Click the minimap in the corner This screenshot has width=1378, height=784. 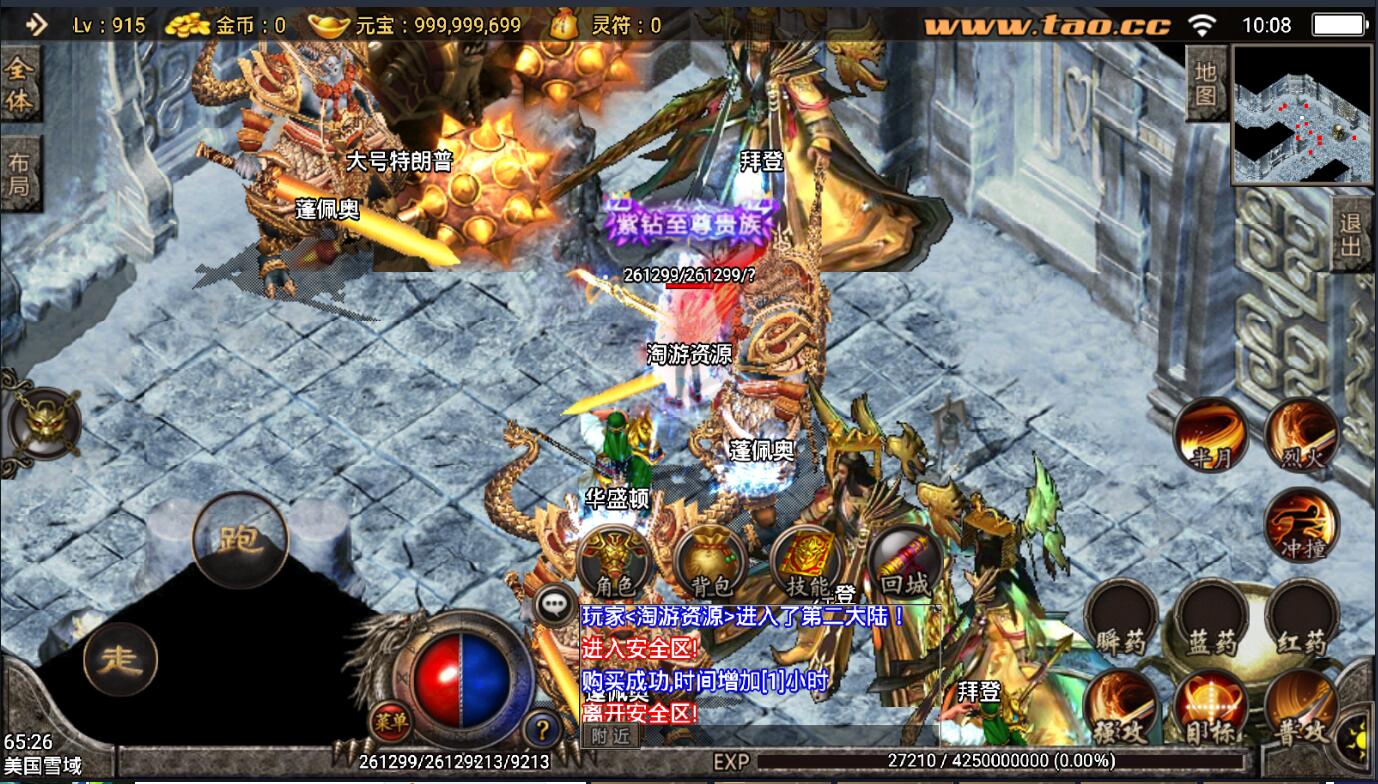(1303, 114)
